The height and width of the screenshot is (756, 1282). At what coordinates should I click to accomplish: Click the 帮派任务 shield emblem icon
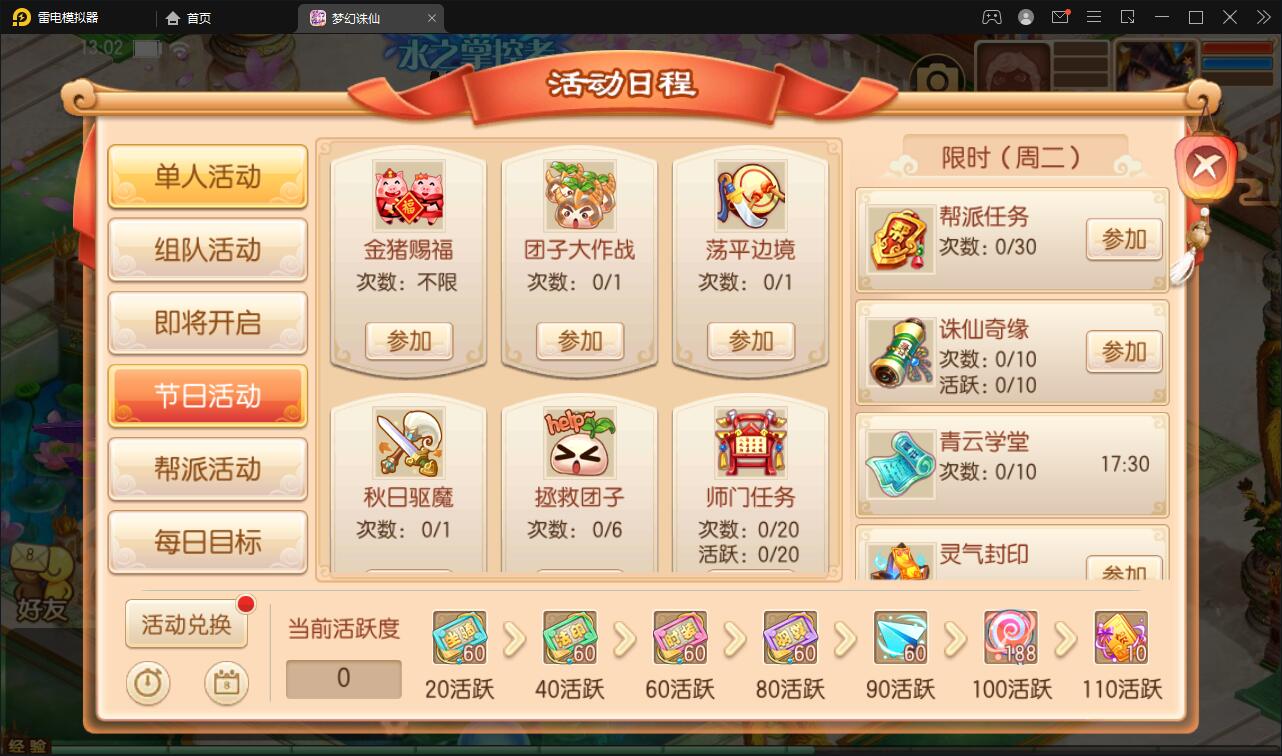tap(899, 238)
